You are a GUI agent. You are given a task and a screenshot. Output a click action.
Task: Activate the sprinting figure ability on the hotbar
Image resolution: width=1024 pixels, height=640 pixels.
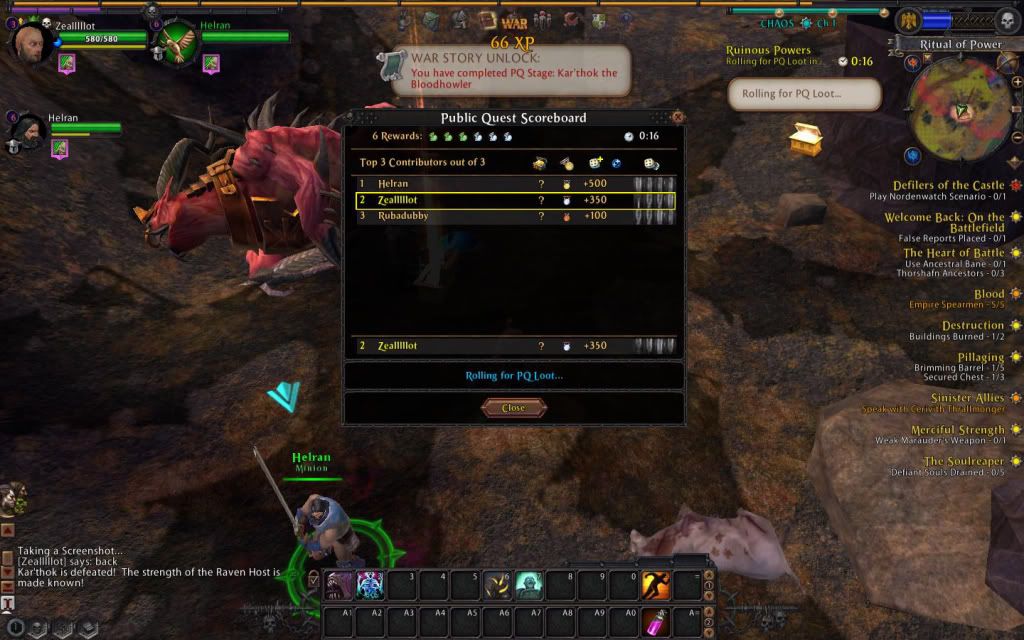point(655,584)
